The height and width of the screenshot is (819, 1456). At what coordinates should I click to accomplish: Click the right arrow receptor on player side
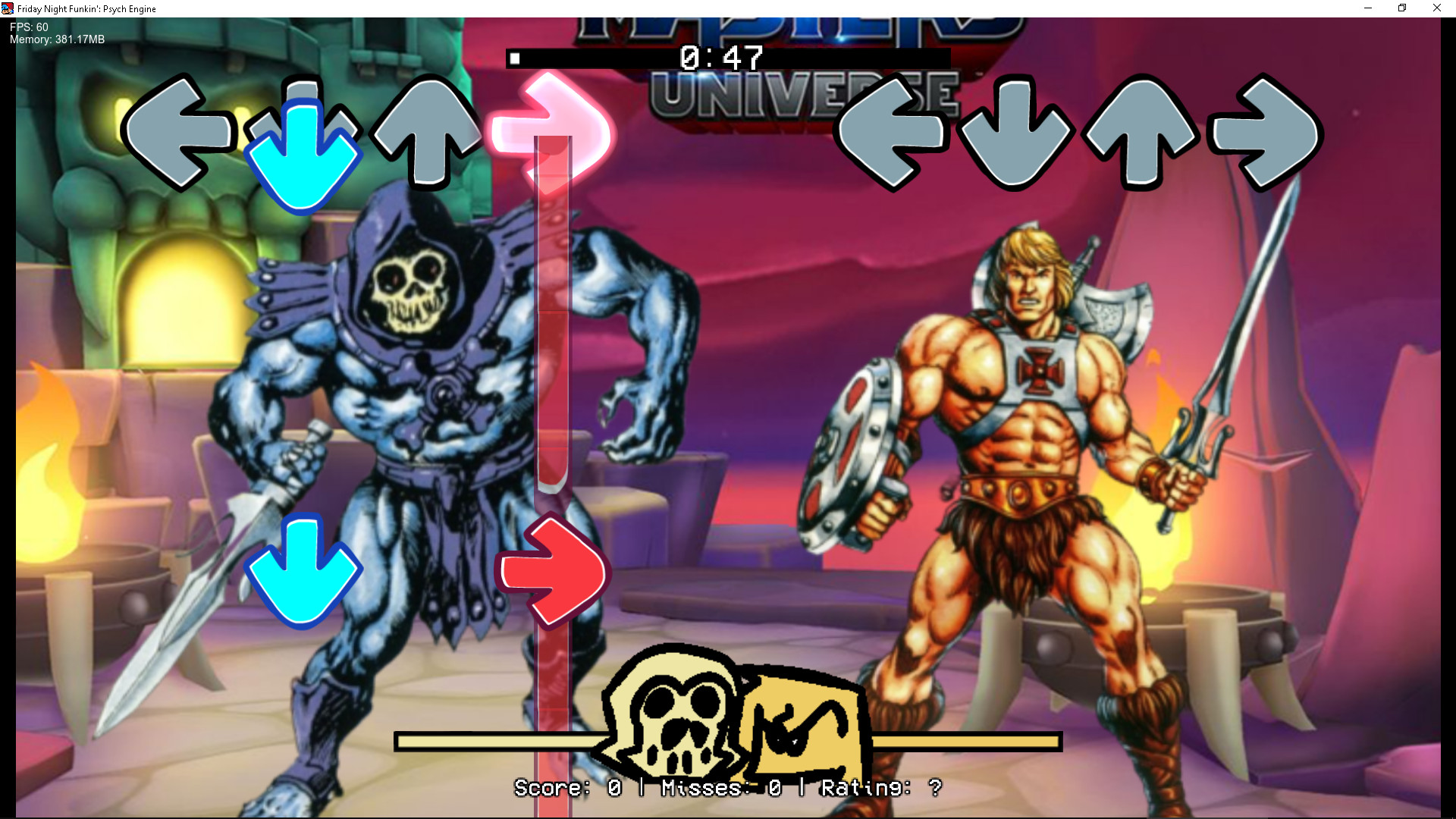click(x=1266, y=136)
